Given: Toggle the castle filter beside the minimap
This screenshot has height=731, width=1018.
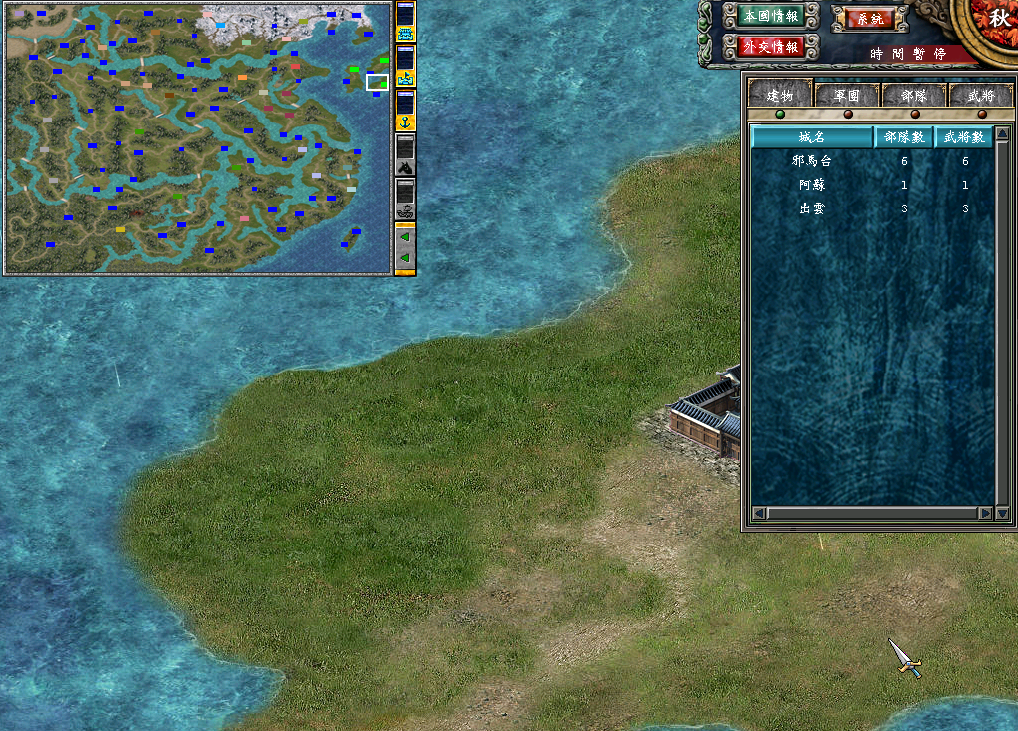Looking at the screenshot, I should (405, 33).
